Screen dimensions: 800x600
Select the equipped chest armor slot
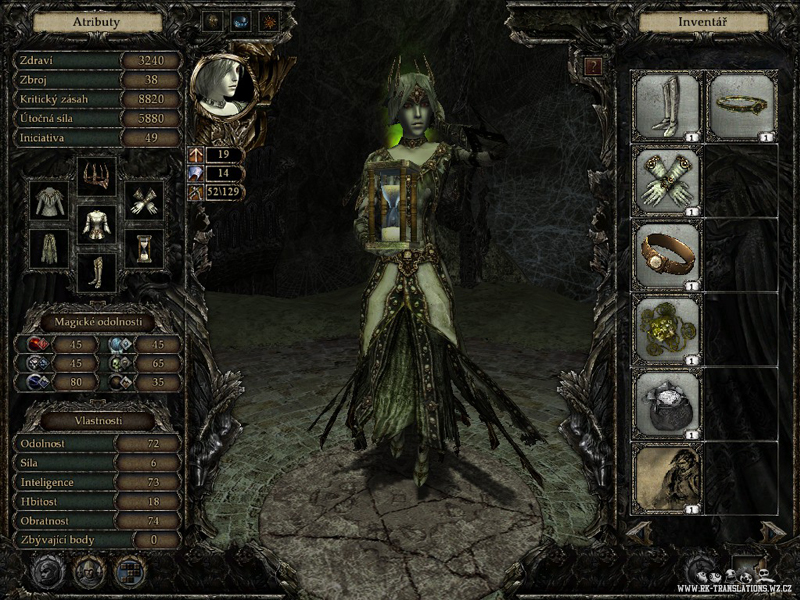(x=96, y=223)
